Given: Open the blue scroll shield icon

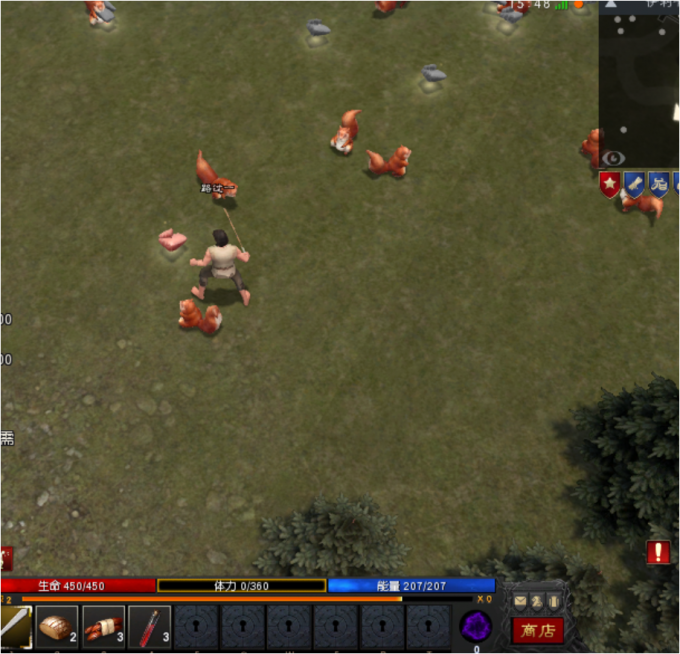Looking at the screenshot, I should [634, 184].
